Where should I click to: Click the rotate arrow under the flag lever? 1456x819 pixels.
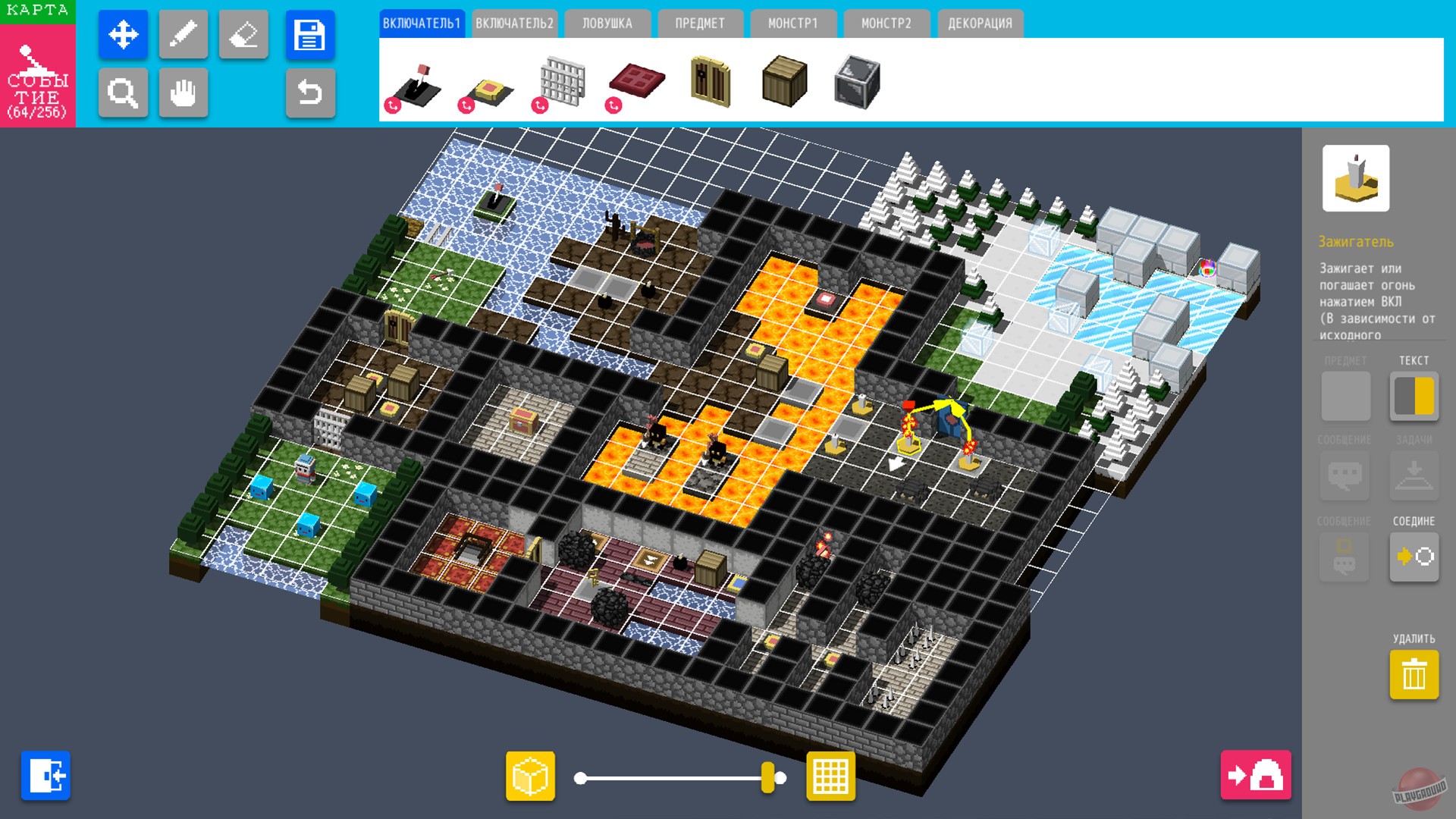tap(394, 105)
